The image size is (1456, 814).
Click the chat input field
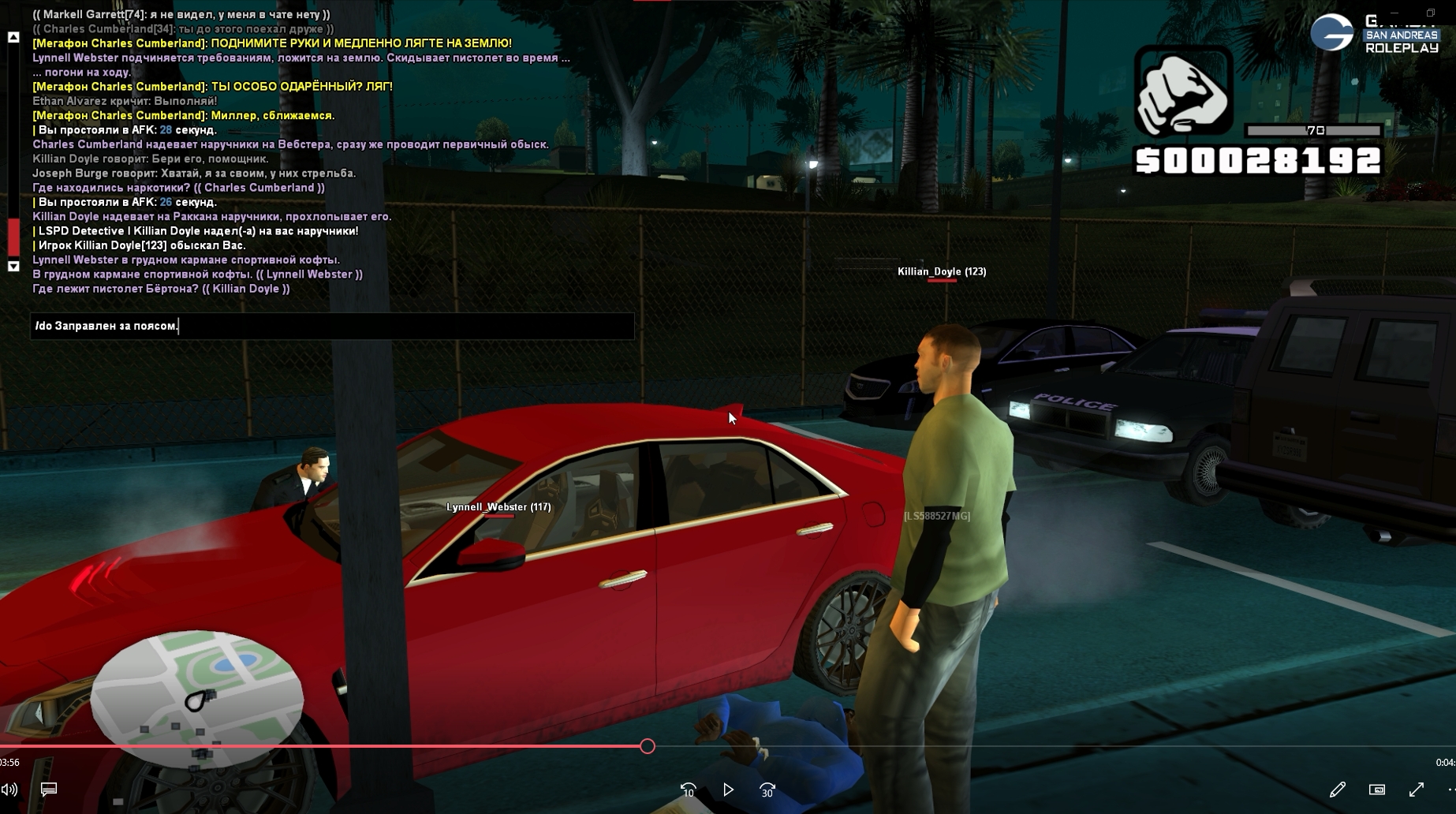[331, 326]
